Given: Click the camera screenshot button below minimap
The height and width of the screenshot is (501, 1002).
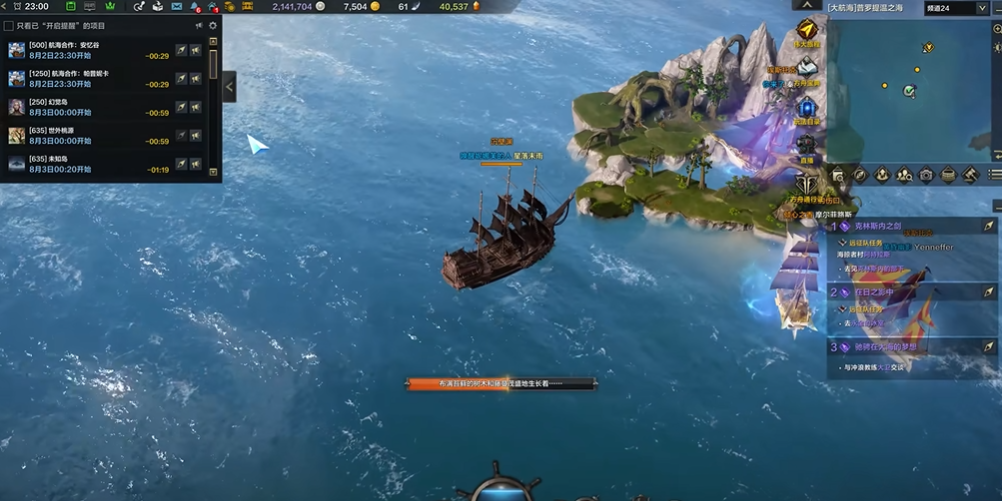Looking at the screenshot, I should pos(926,176).
